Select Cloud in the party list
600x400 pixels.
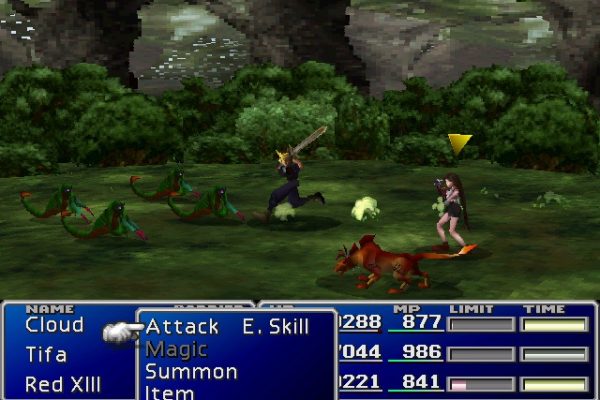(x=54, y=325)
